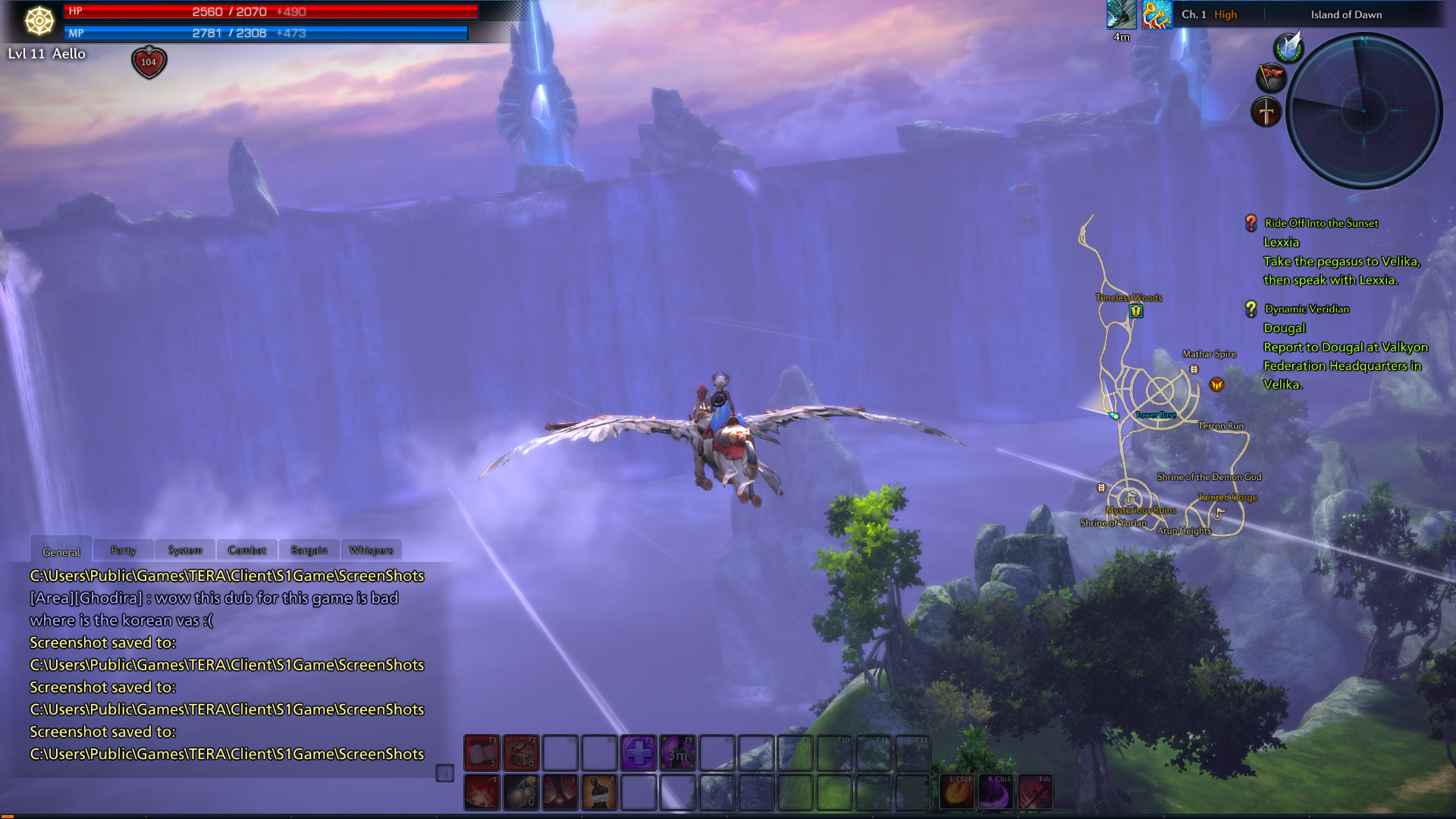Open the Party chat tab

pos(123,550)
